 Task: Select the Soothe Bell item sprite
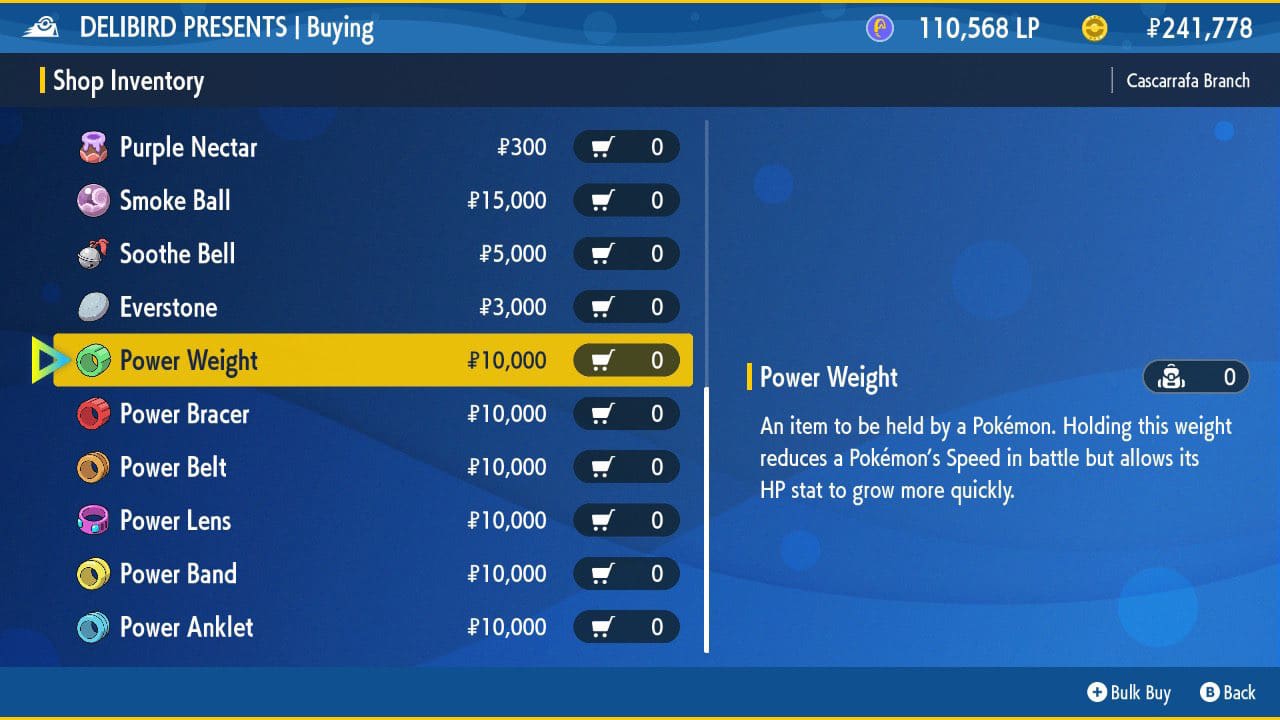[91, 254]
